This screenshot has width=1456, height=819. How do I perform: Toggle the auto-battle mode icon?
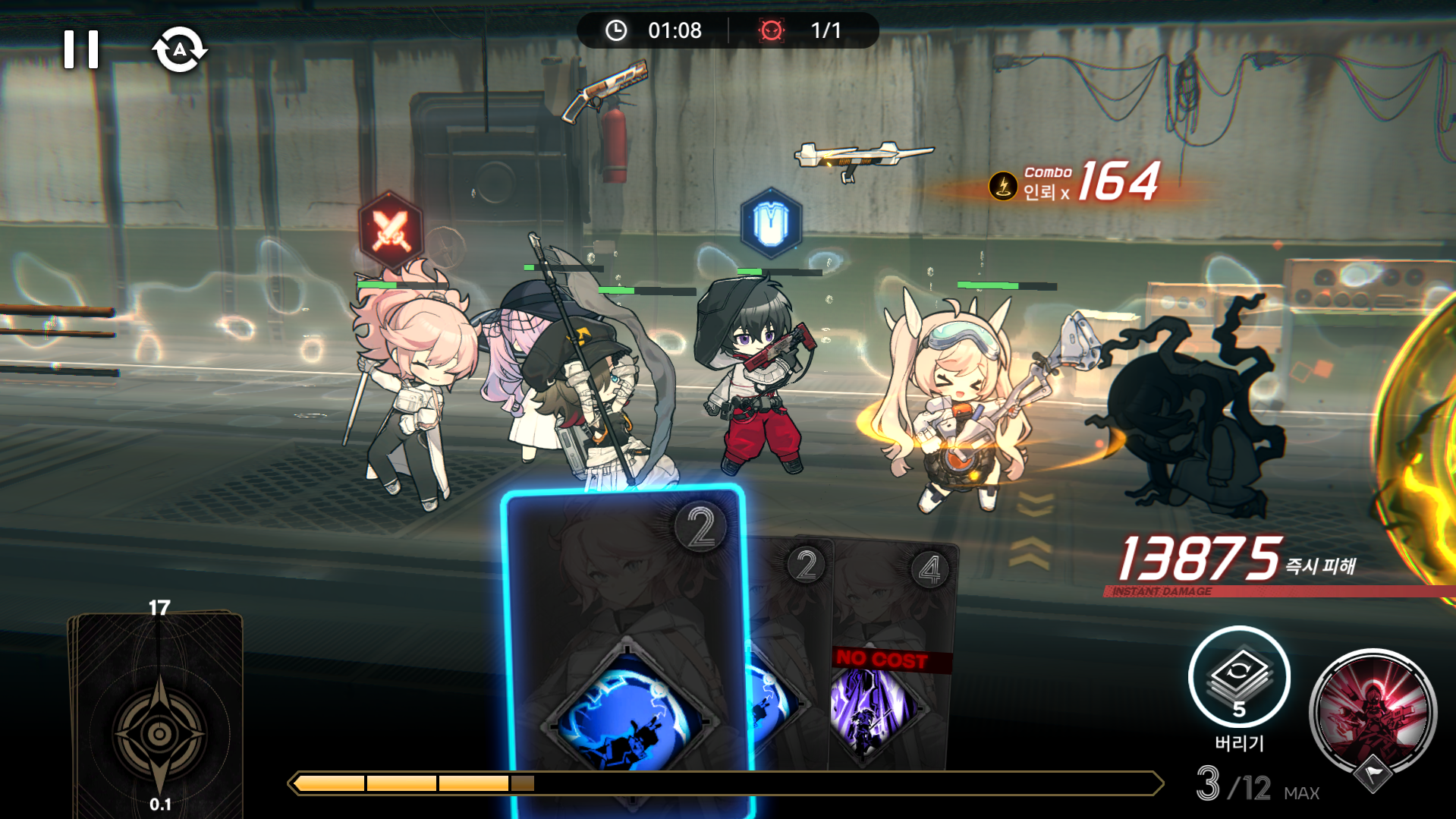180,50
